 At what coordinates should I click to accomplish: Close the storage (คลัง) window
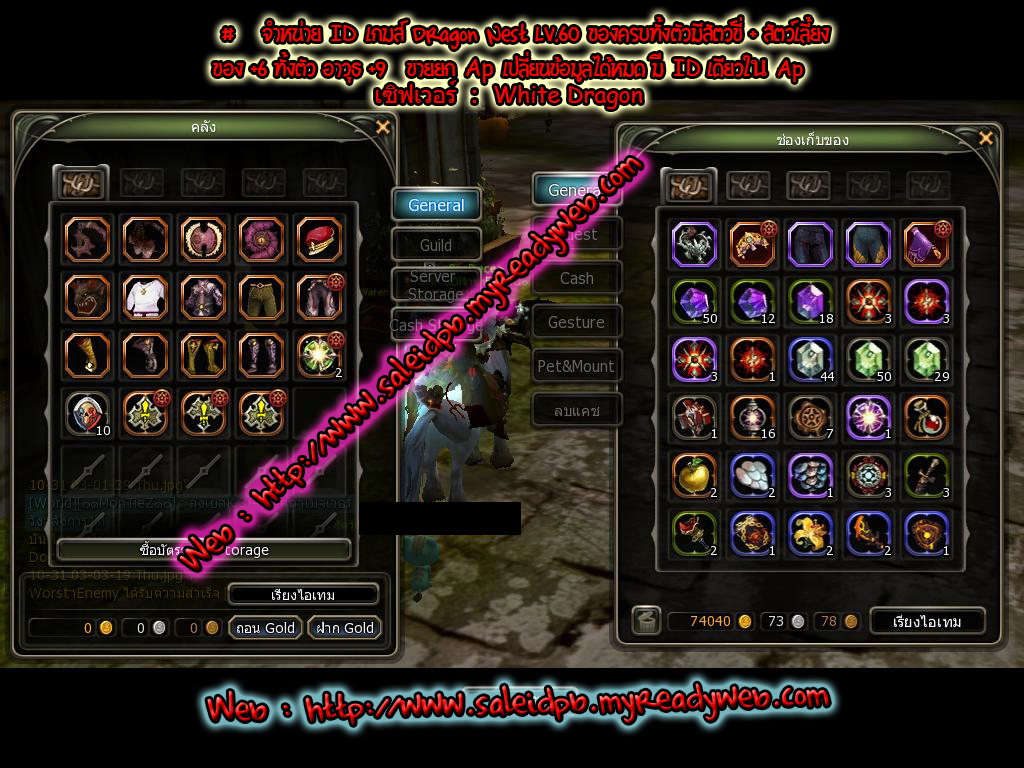(x=382, y=127)
